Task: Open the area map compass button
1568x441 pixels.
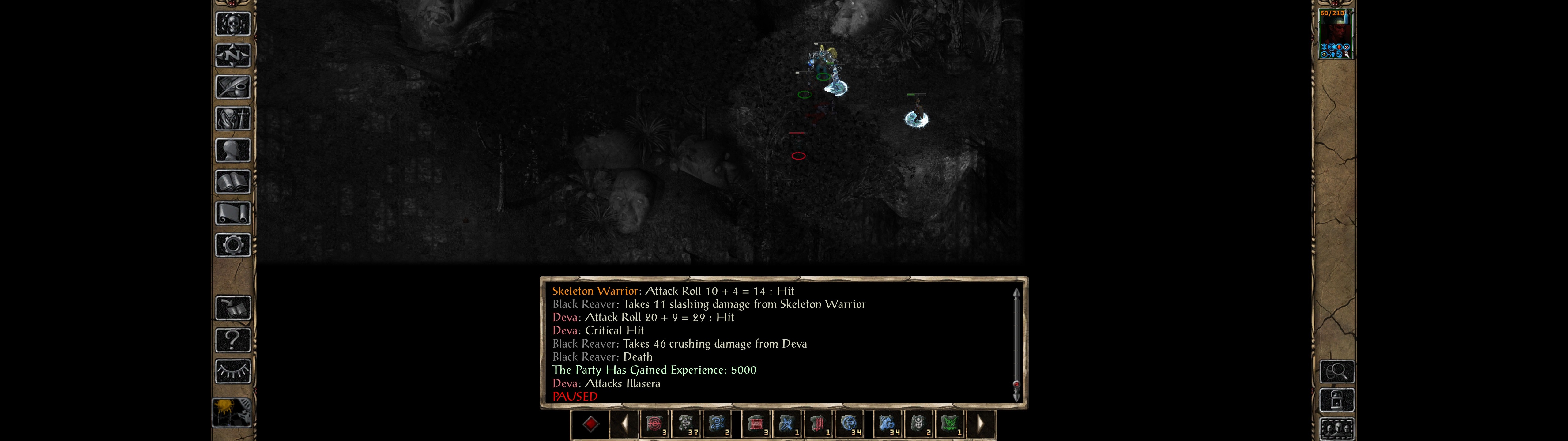Action: 232,56
